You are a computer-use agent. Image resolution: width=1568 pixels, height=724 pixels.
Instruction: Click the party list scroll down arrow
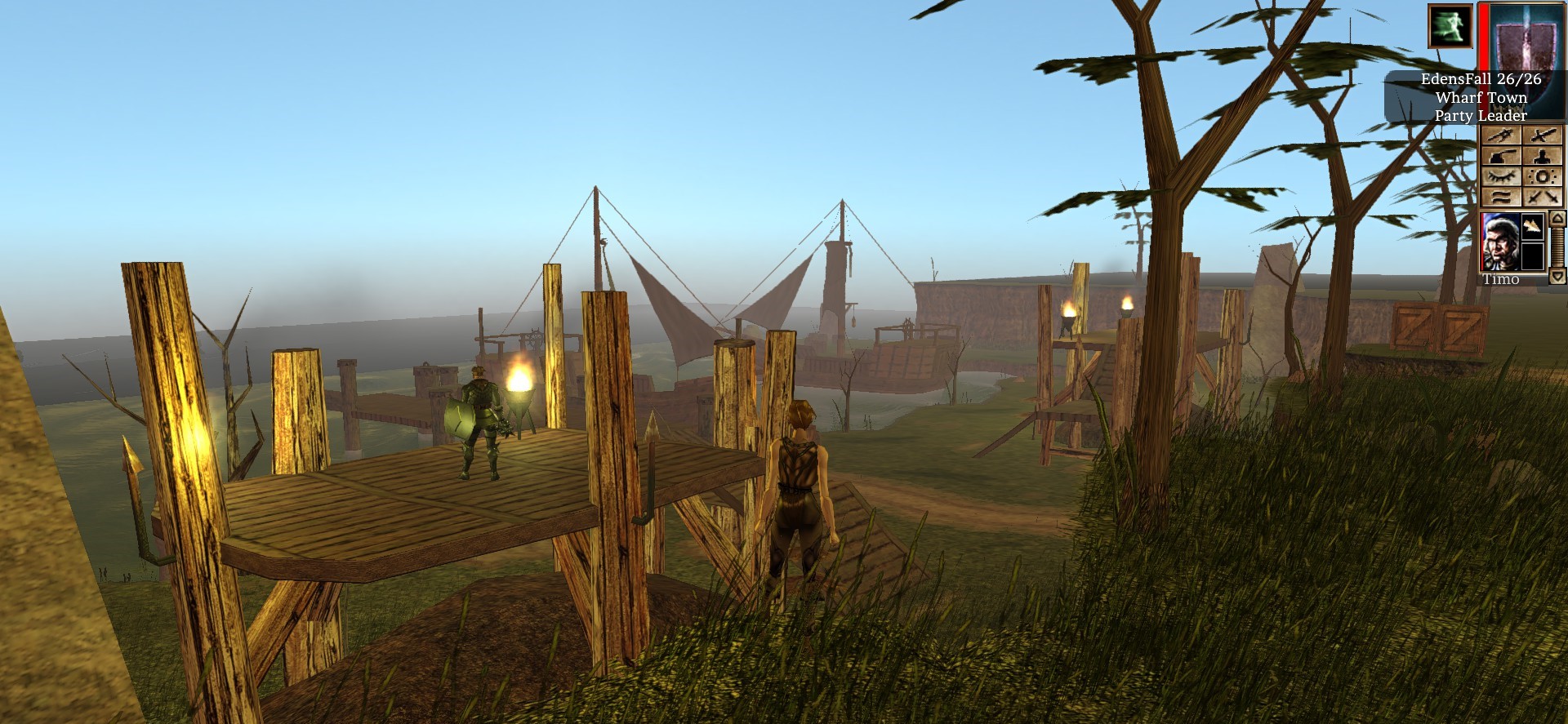pos(1557,276)
